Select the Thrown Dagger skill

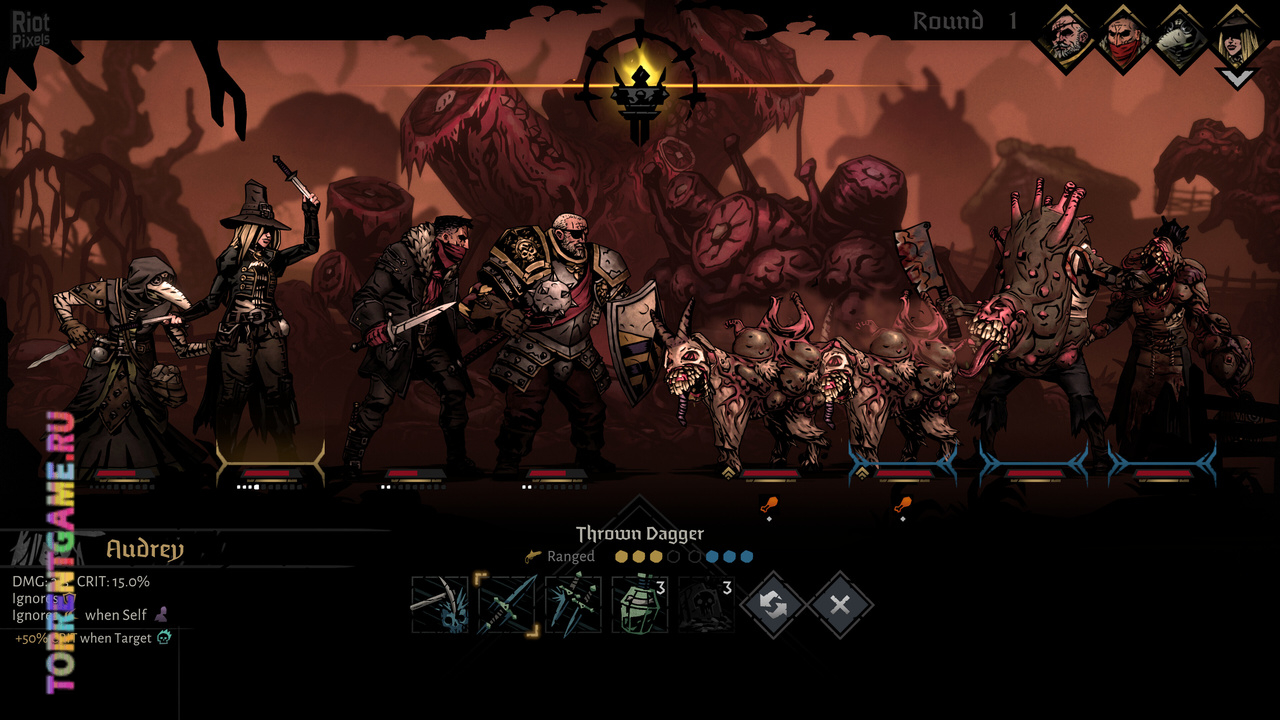click(x=507, y=604)
